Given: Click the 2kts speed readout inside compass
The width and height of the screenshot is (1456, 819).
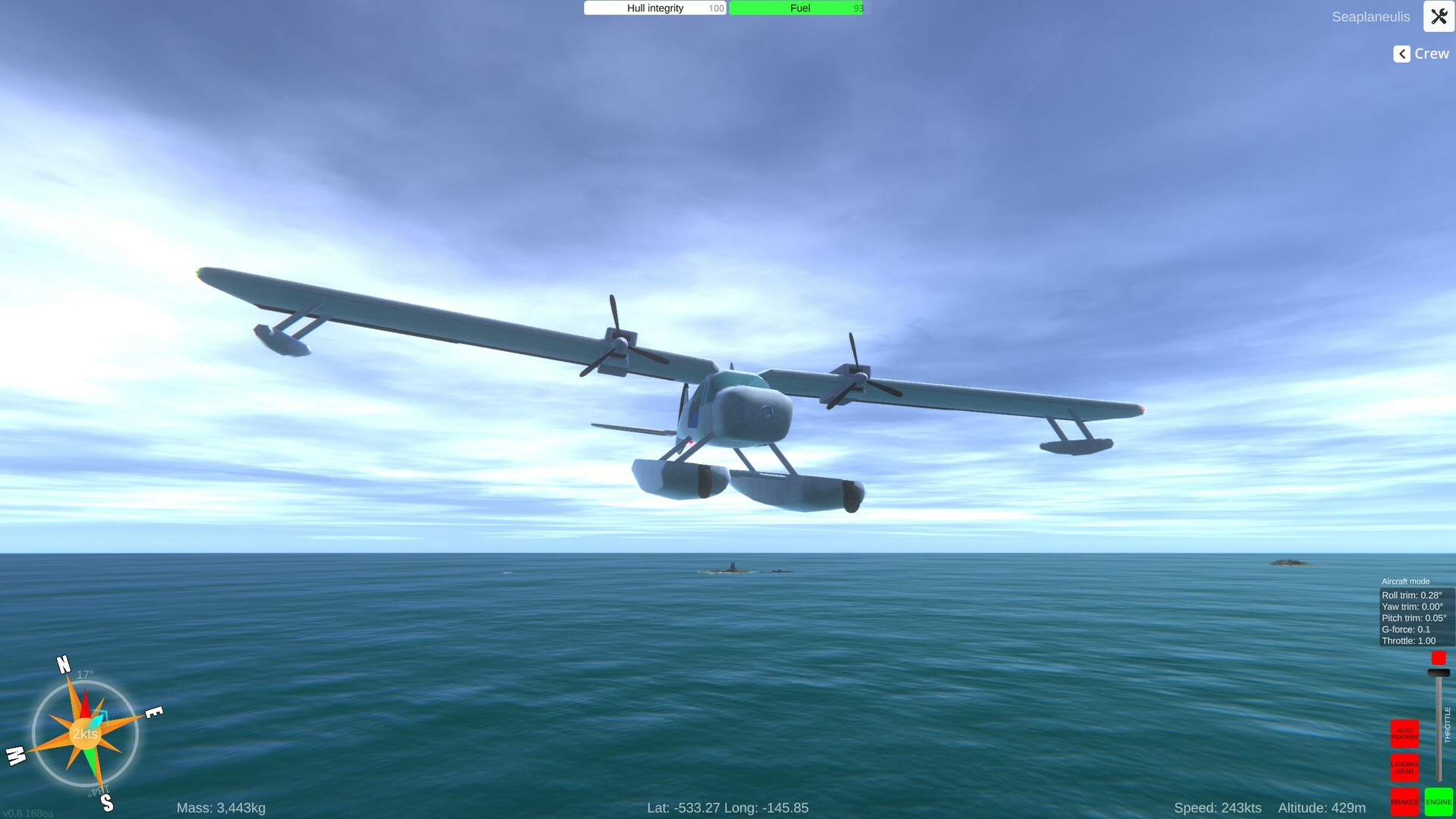Looking at the screenshot, I should pos(84,734).
